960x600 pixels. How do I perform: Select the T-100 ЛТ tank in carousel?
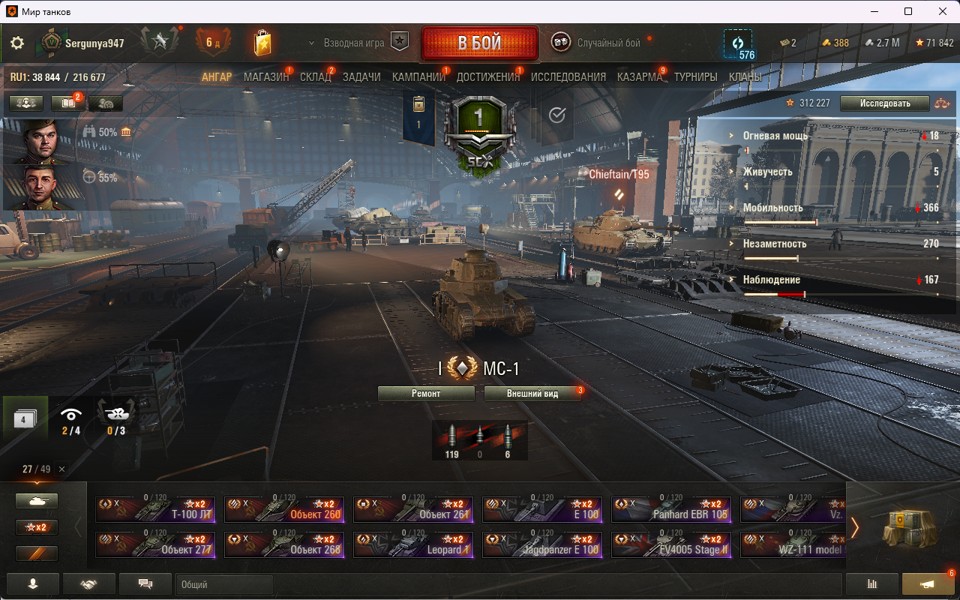(x=156, y=510)
